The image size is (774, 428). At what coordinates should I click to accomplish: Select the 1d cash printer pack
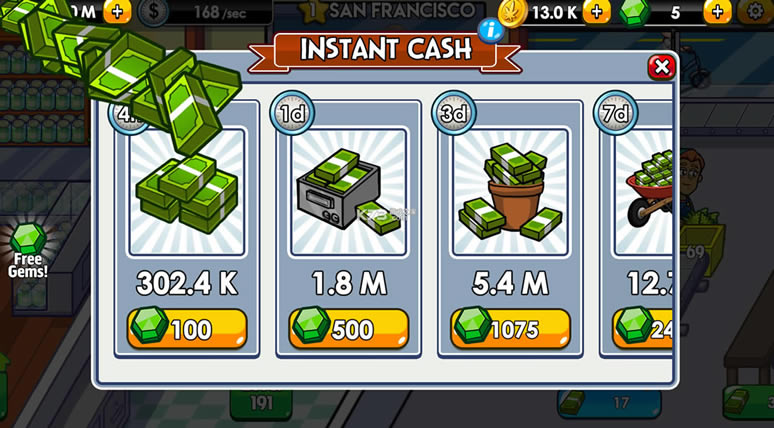coord(348,192)
